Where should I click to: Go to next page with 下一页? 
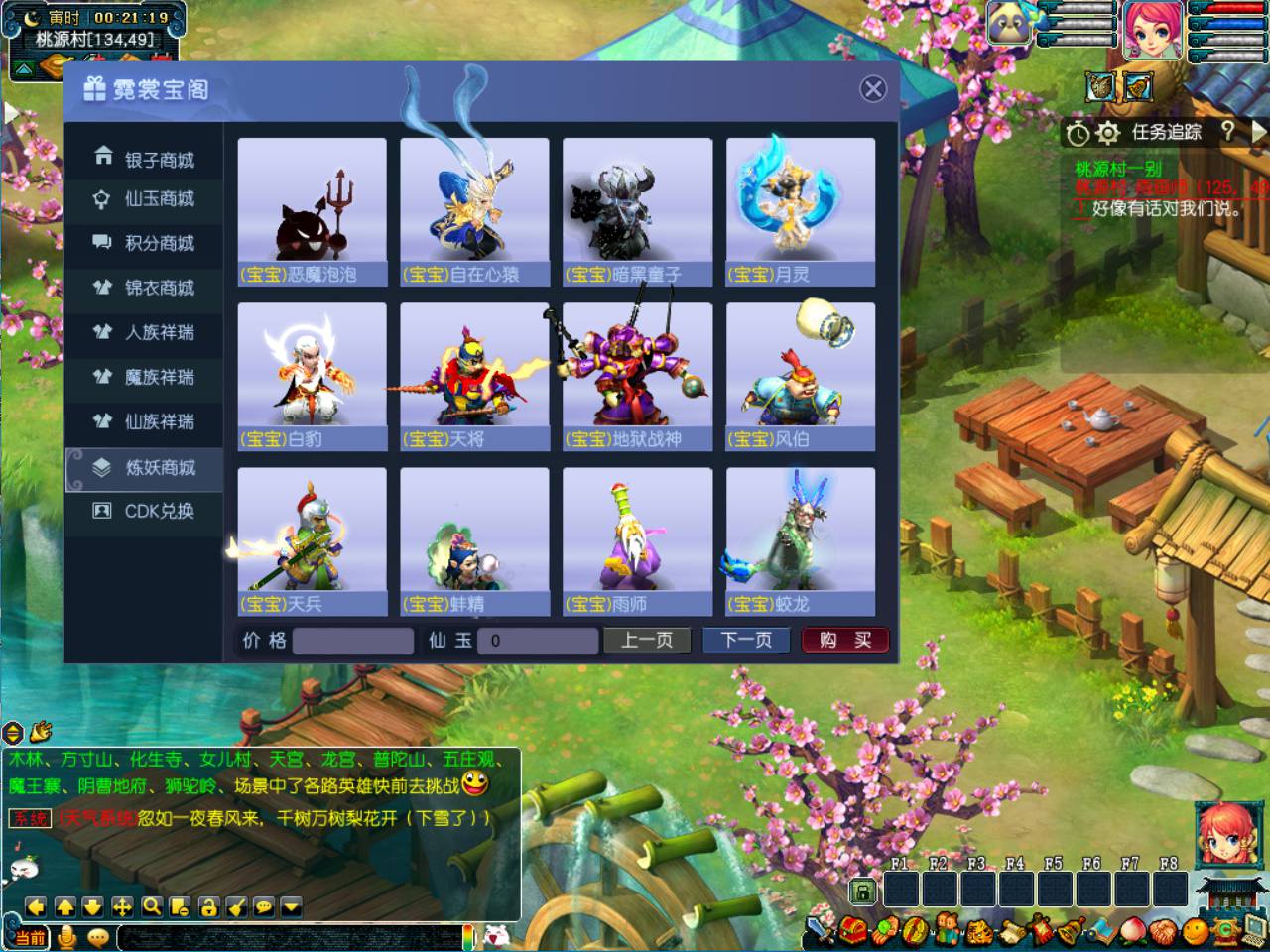pyautogui.click(x=746, y=641)
